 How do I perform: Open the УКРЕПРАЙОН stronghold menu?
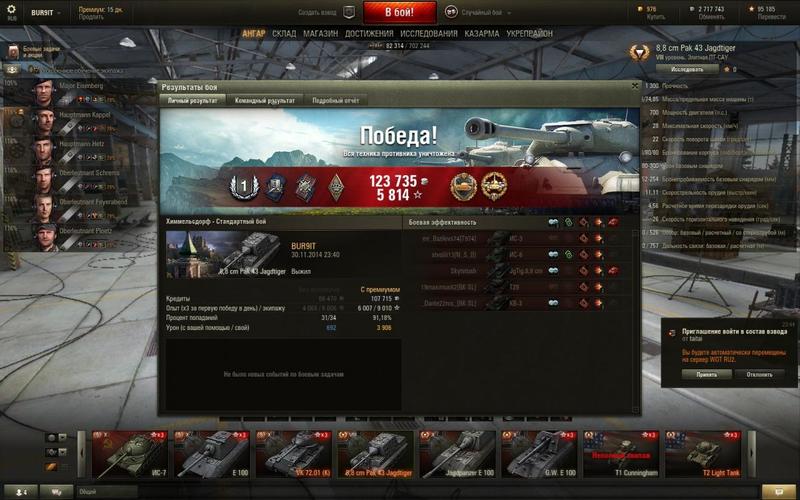529,33
